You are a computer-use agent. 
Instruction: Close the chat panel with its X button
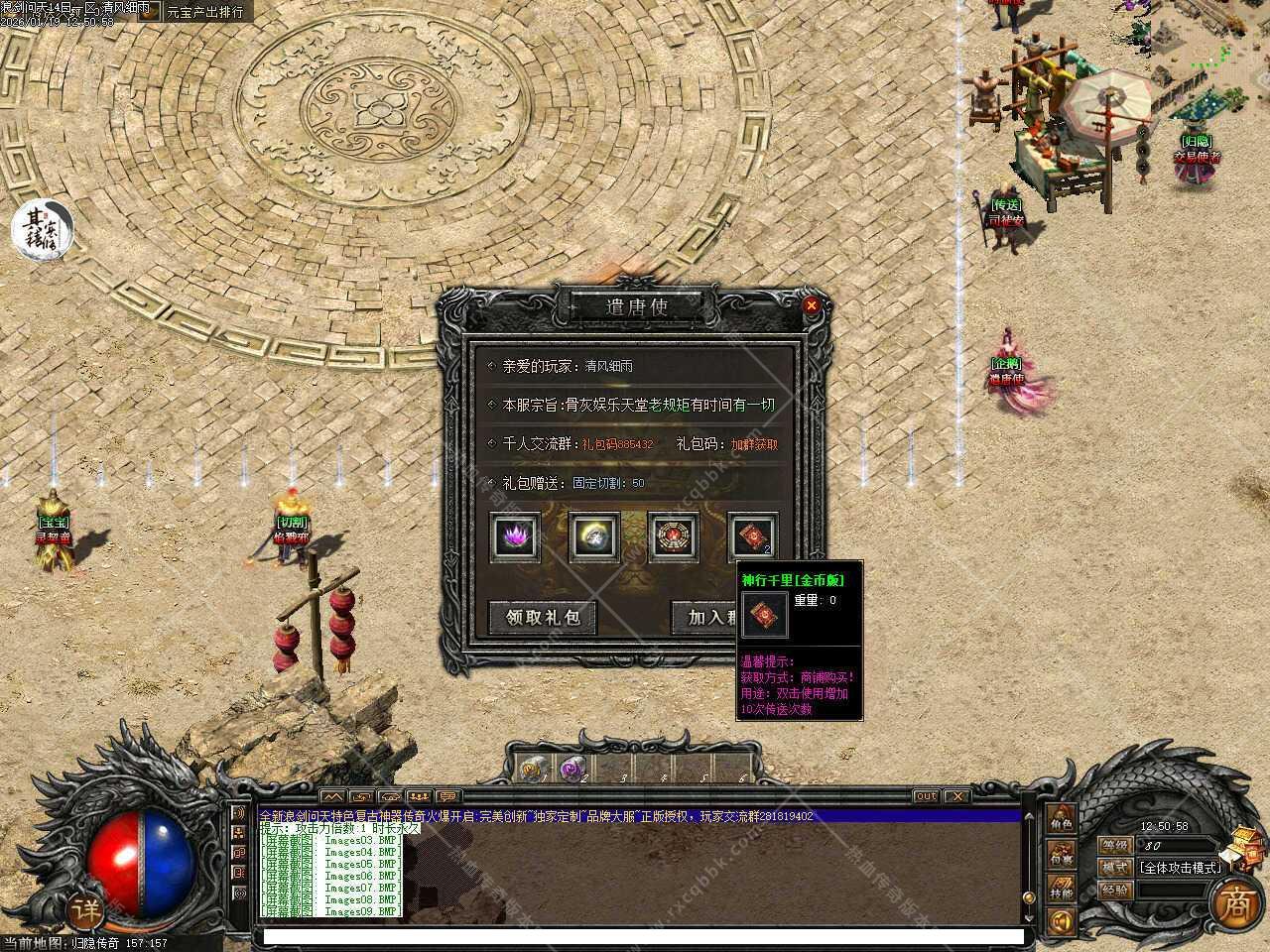(955, 796)
